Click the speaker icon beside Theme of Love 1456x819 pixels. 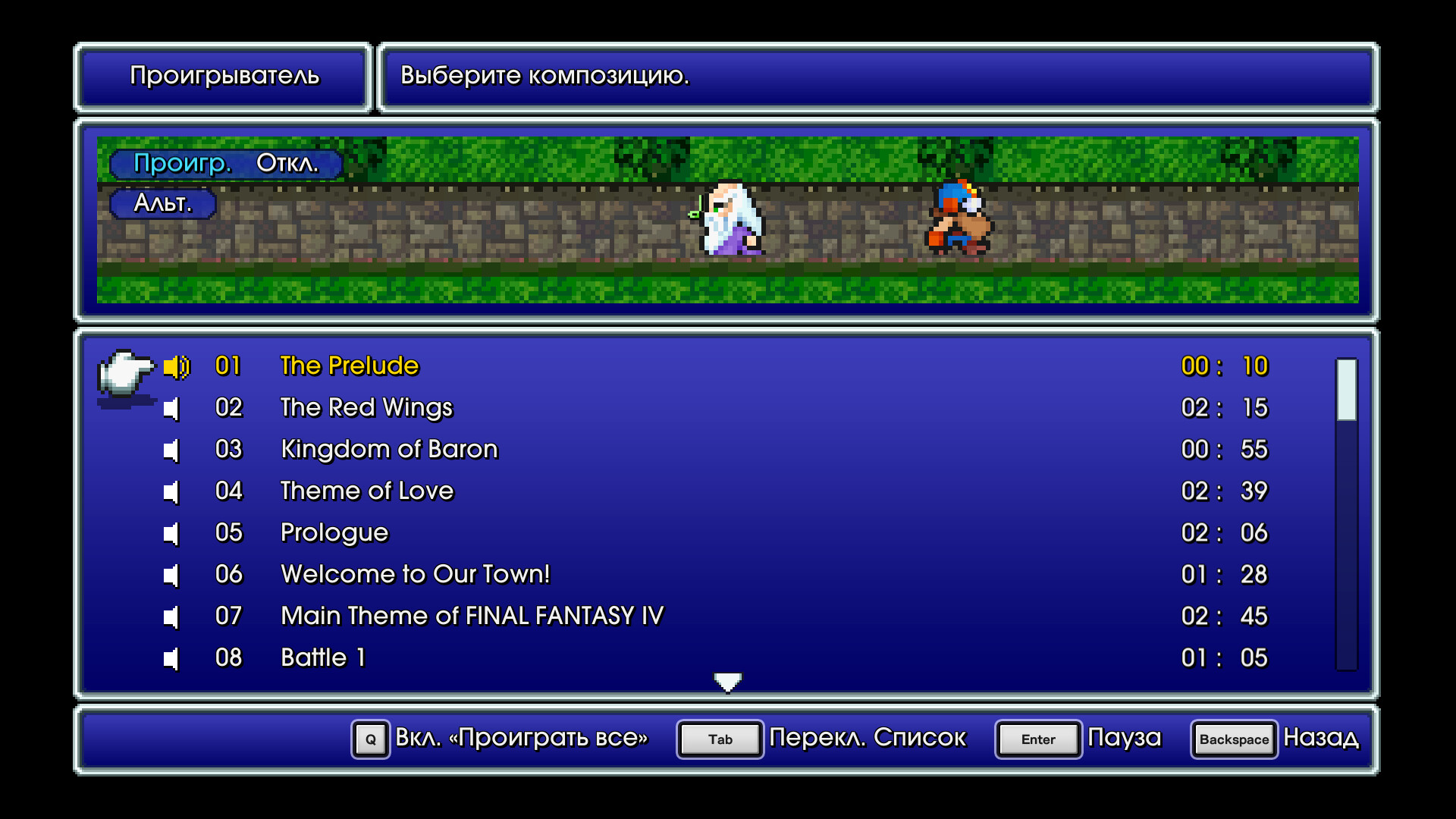[x=173, y=491]
